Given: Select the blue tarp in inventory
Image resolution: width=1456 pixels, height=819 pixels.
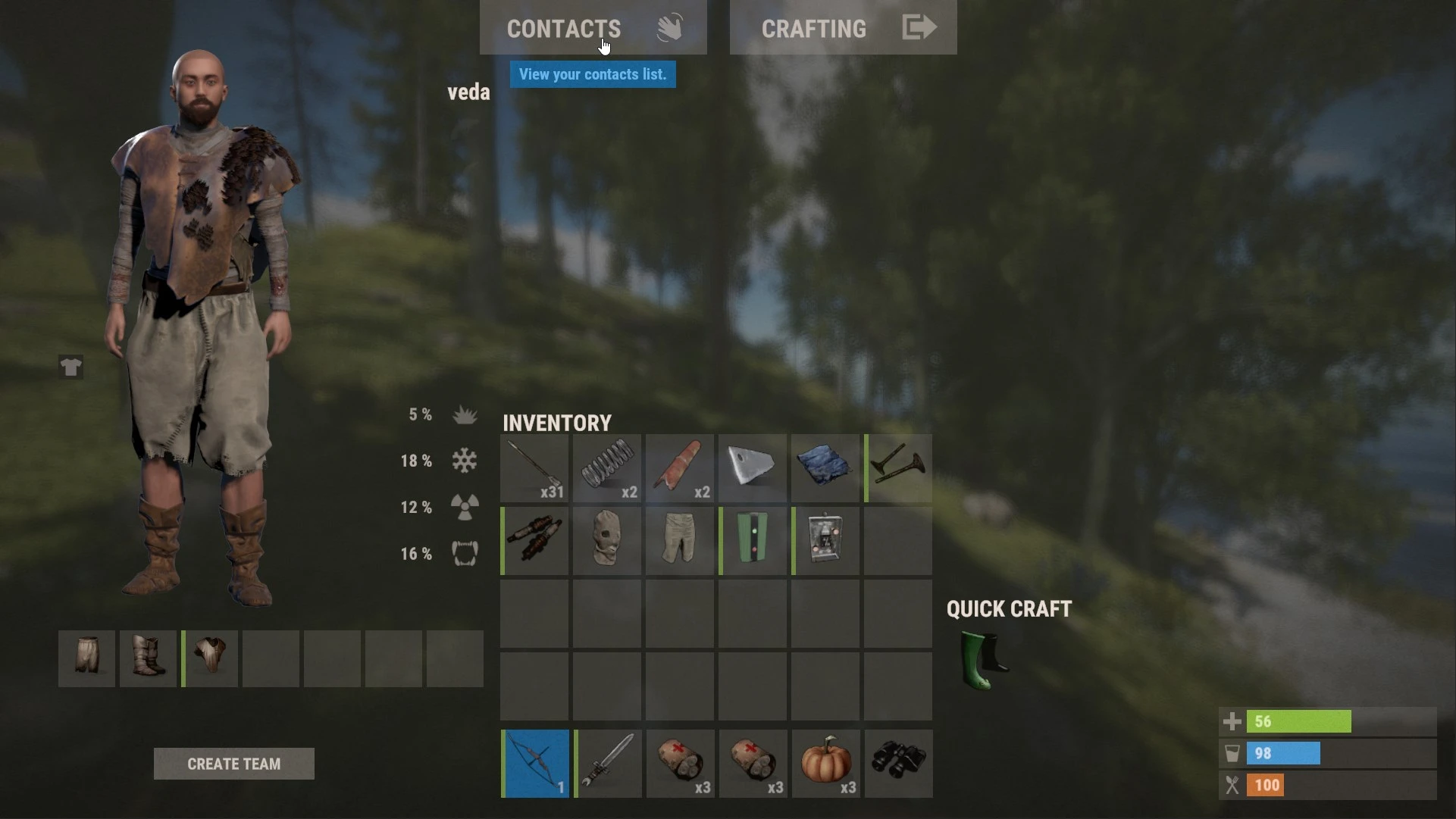Looking at the screenshot, I should (x=825, y=468).
